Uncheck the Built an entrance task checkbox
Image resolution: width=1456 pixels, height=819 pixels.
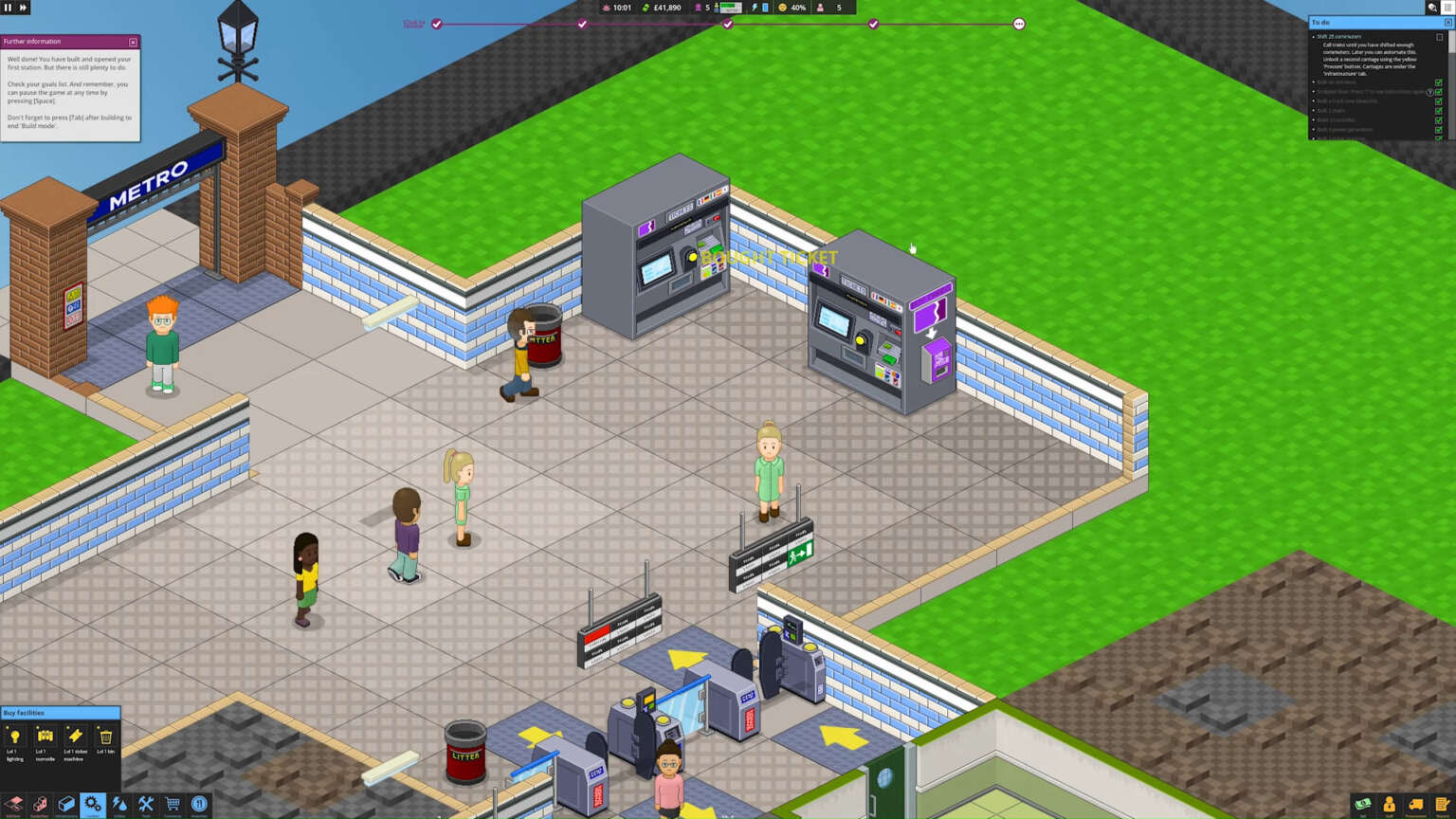click(x=1439, y=82)
